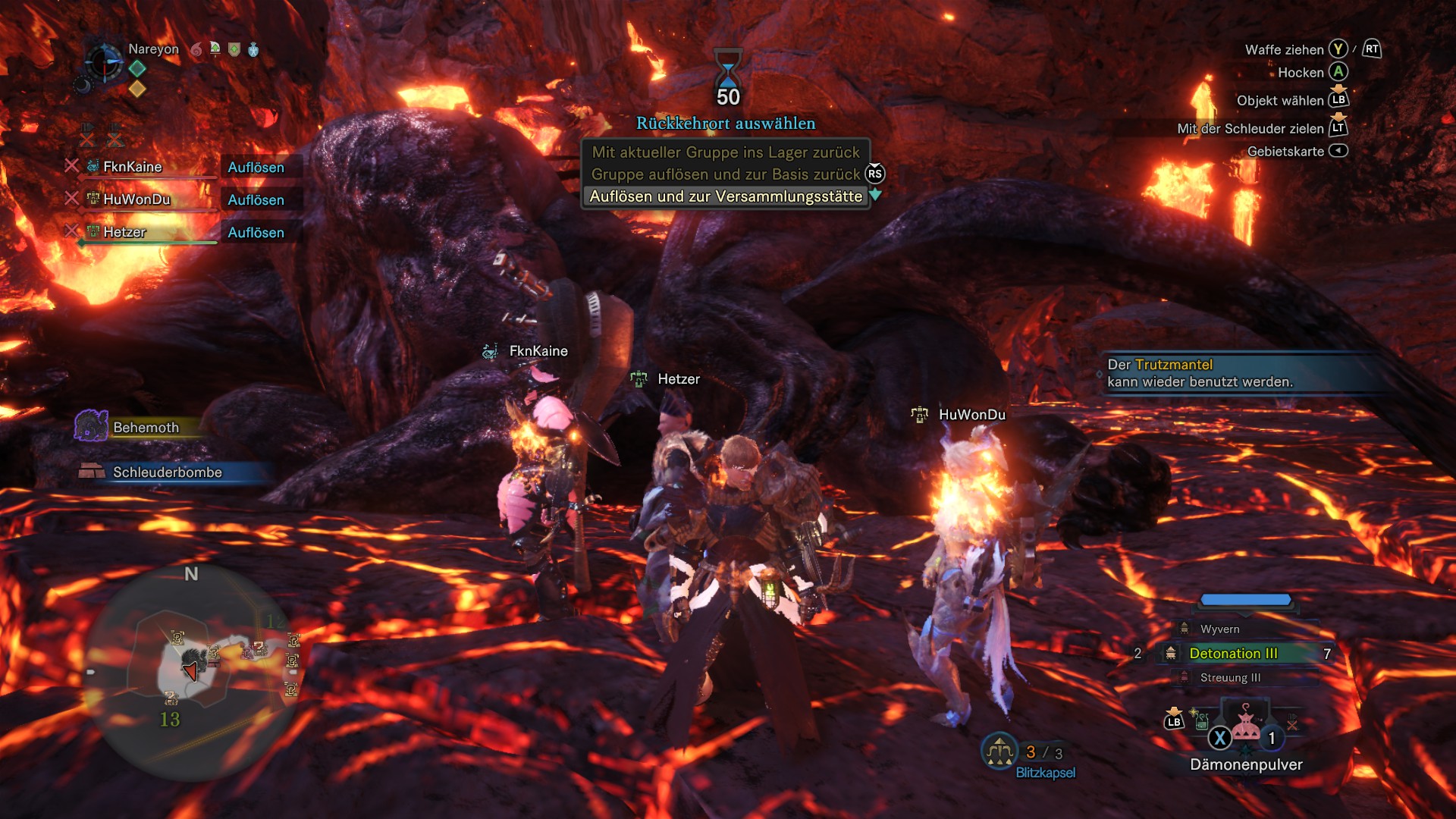Click Auflösen beside Hetzer
The width and height of the screenshot is (1456, 819).
click(256, 232)
